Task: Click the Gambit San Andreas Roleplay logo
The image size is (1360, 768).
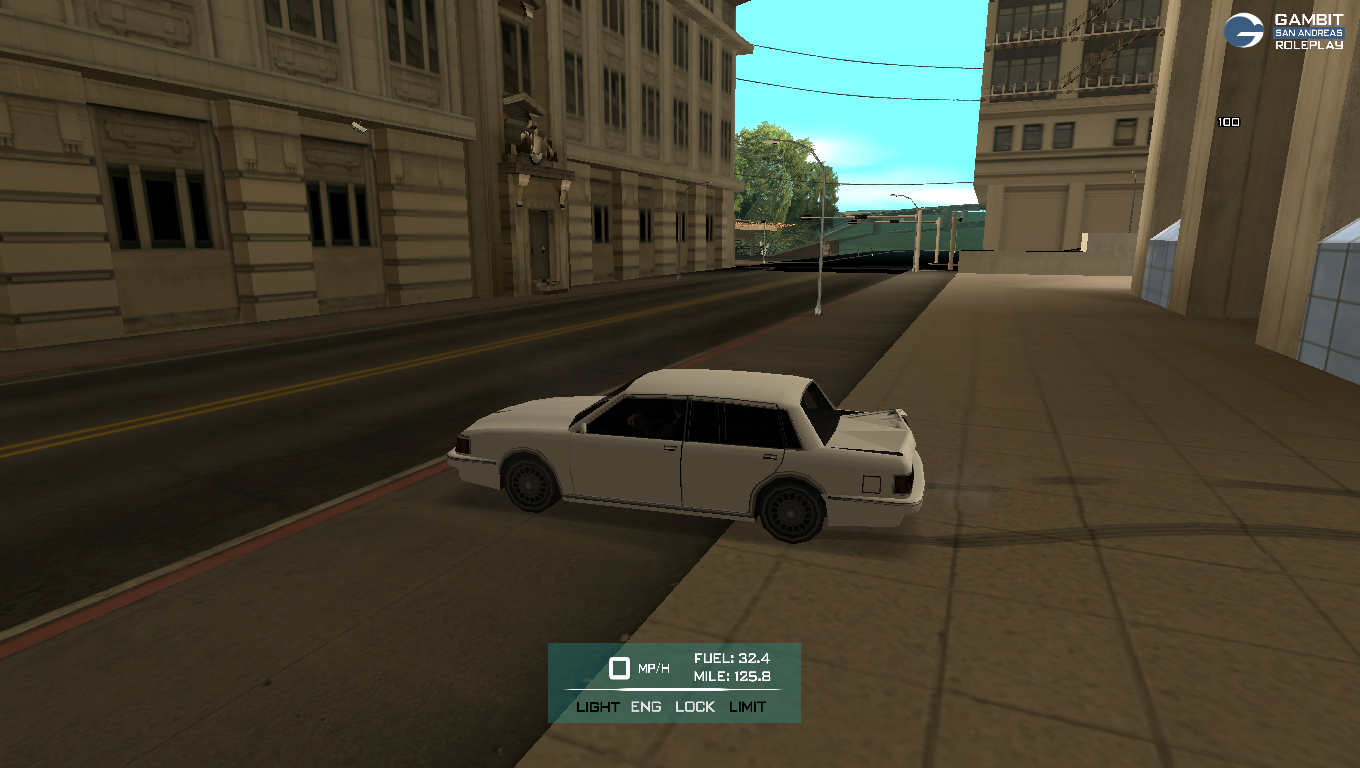Action: point(1284,31)
